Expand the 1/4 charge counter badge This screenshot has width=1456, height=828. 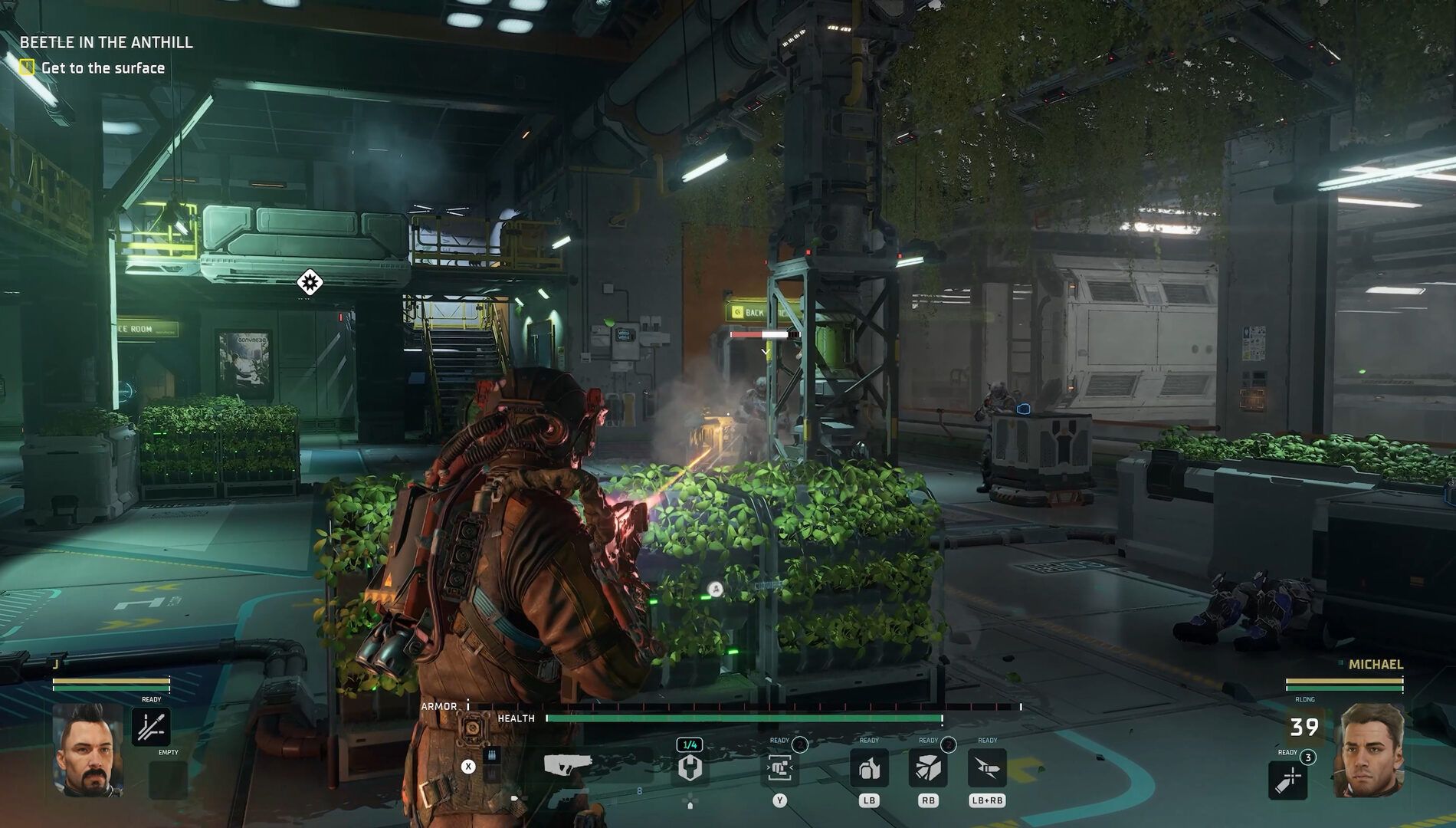coord(689,744)
